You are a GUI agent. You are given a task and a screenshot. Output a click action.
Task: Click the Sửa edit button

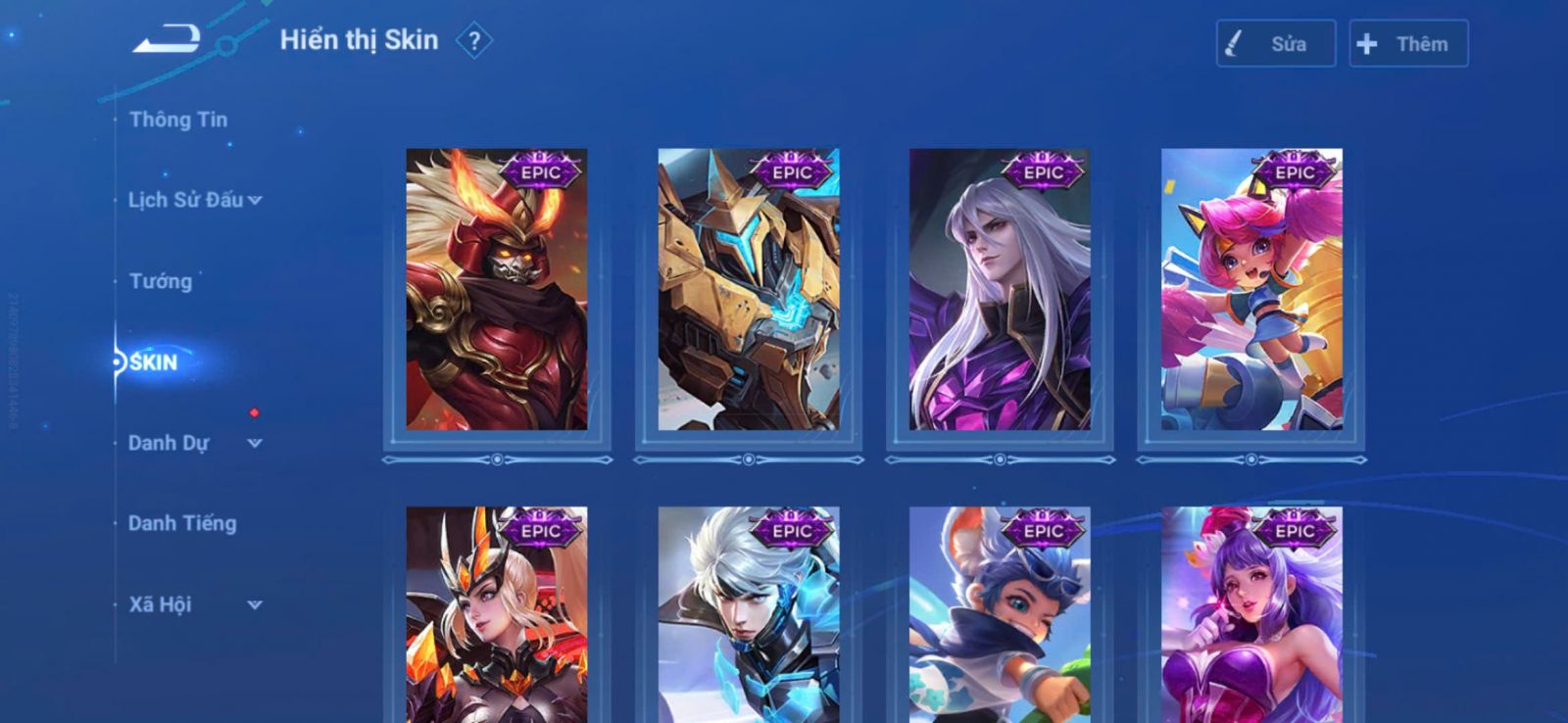(1275, 44)
